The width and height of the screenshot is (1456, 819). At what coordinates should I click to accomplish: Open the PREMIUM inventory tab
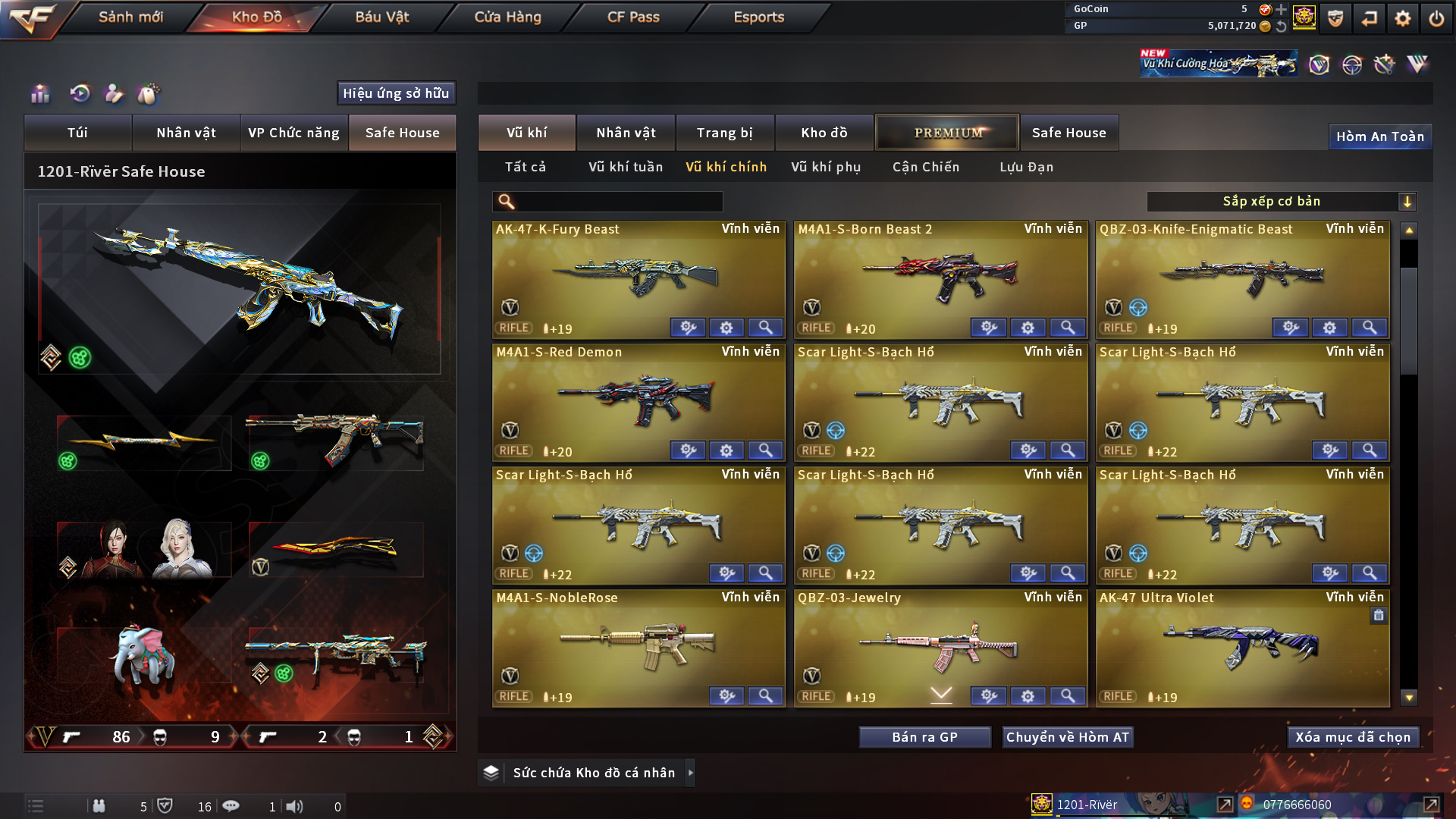tap(947, 133)
